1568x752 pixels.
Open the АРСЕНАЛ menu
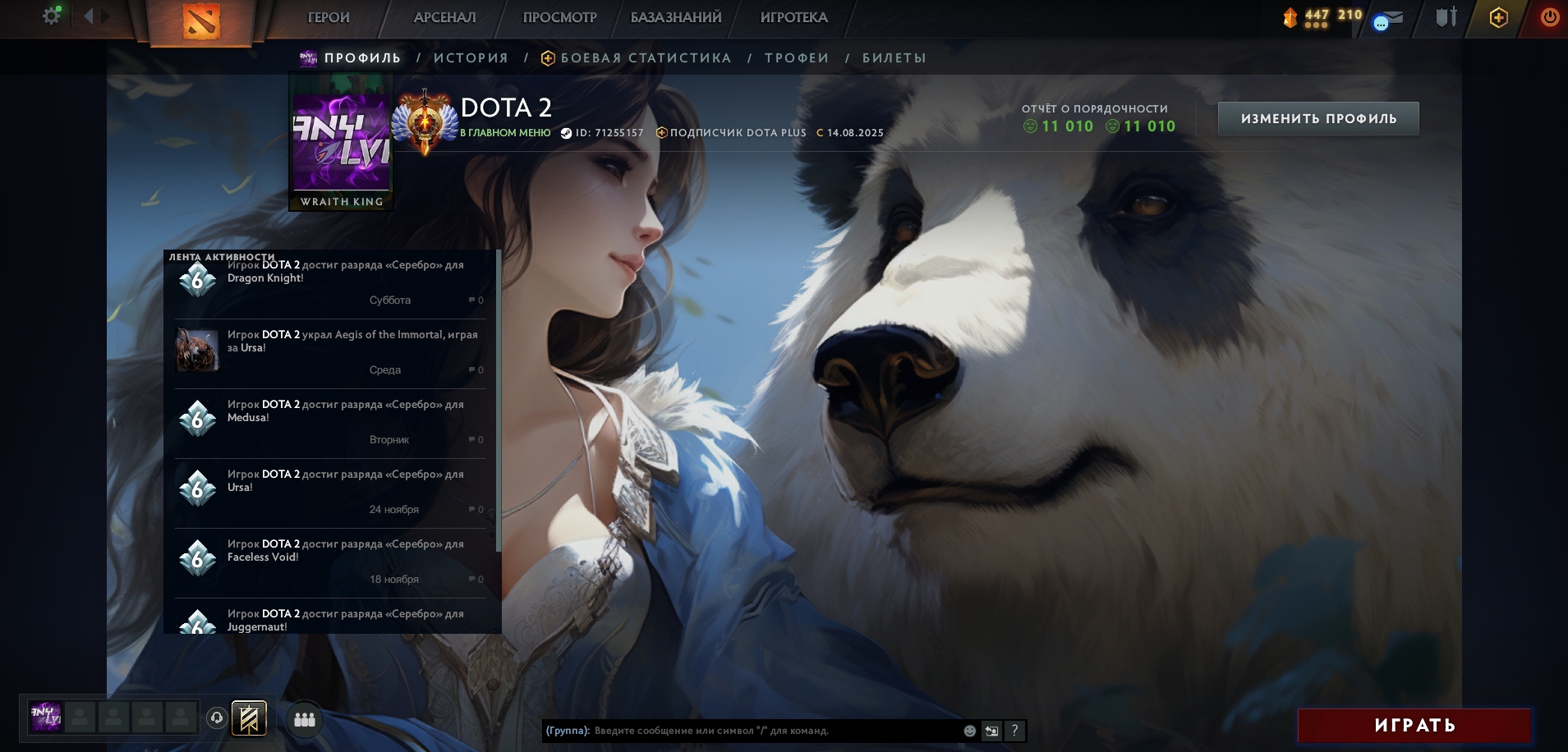point(444,17)
